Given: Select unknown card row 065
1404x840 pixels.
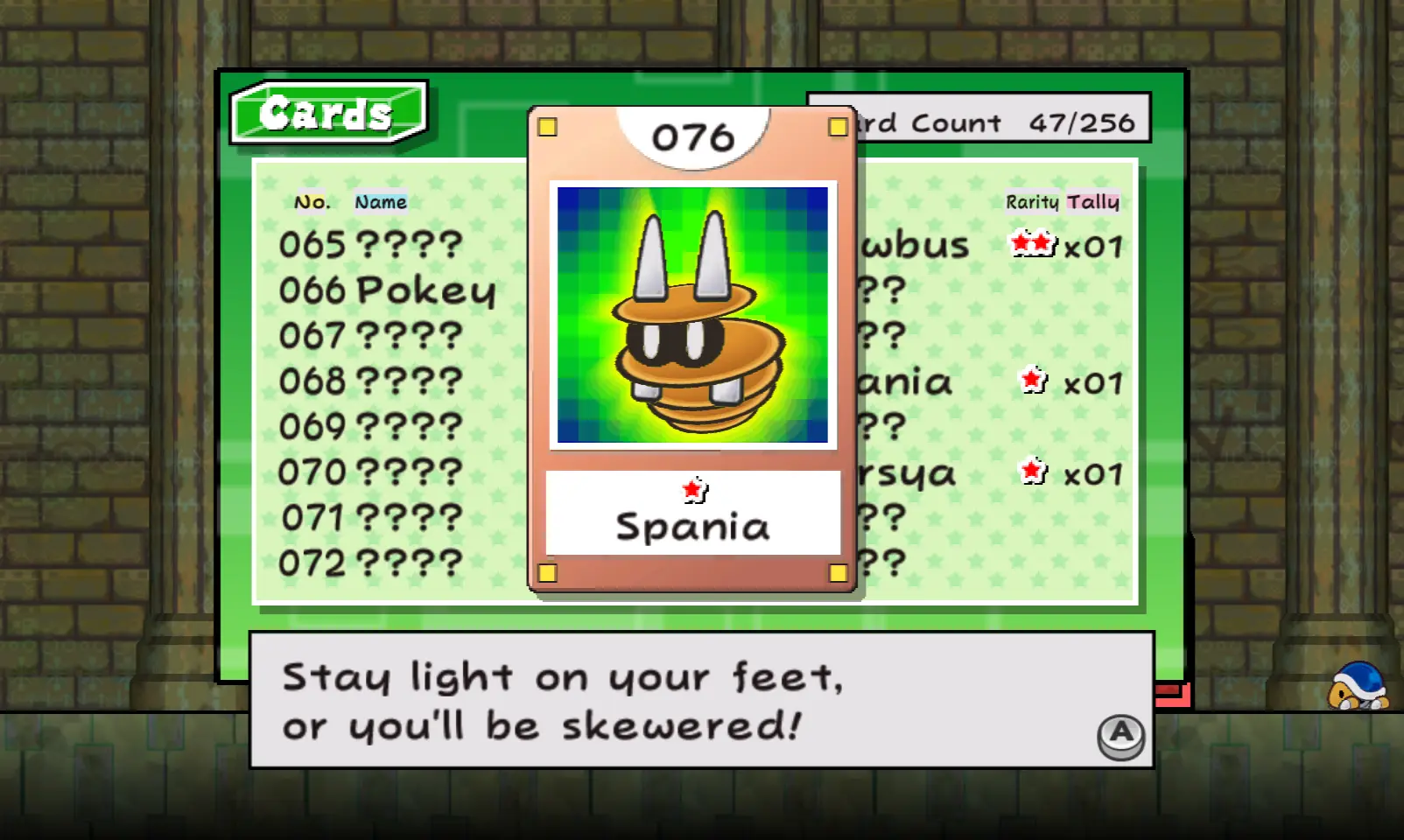Looking at the screenshot, I should (x=370, y=245).
